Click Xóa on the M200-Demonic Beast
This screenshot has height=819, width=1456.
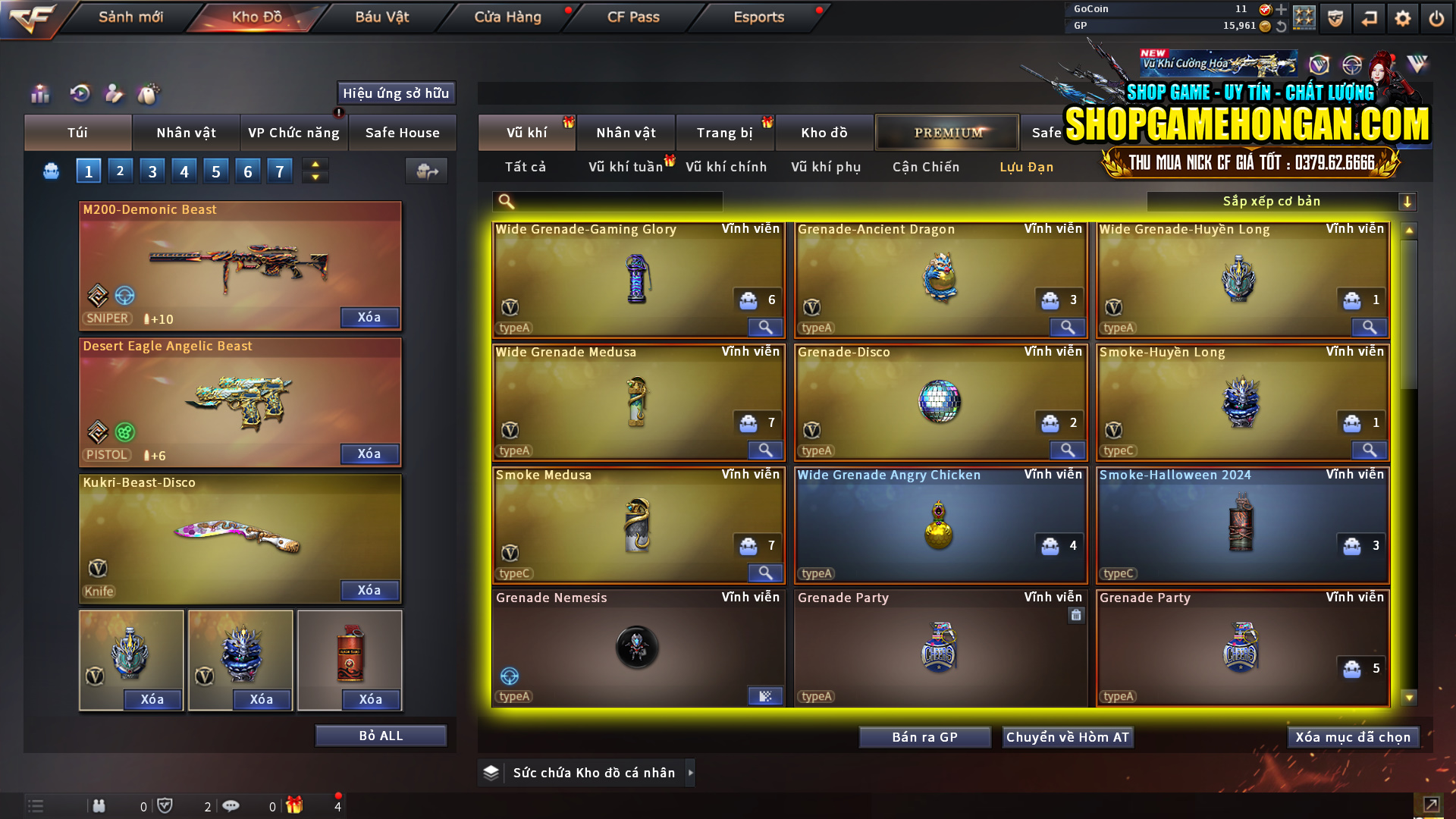click(369, 317)
